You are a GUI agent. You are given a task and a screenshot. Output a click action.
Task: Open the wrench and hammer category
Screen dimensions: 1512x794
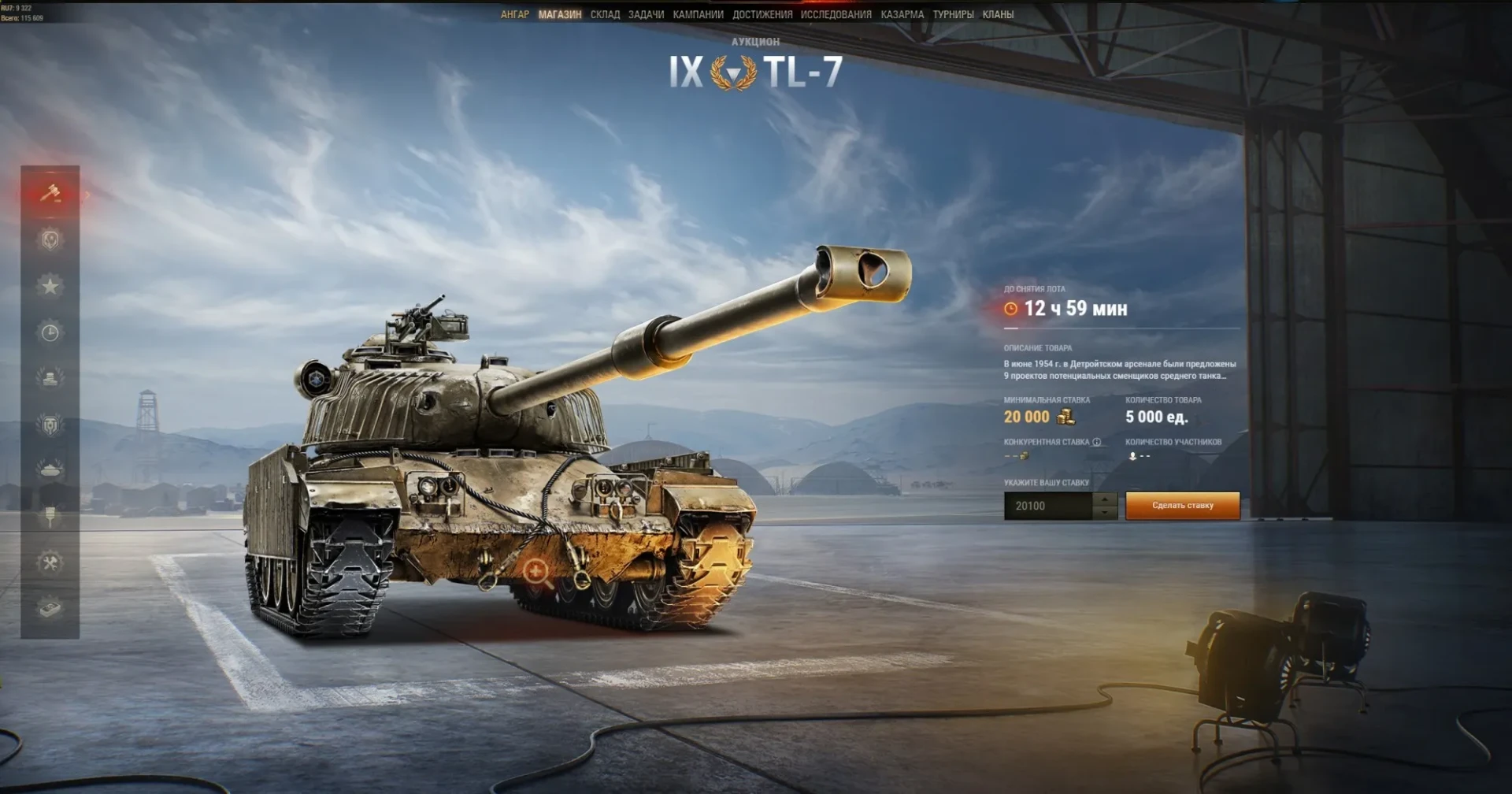(x=50, y=562)
